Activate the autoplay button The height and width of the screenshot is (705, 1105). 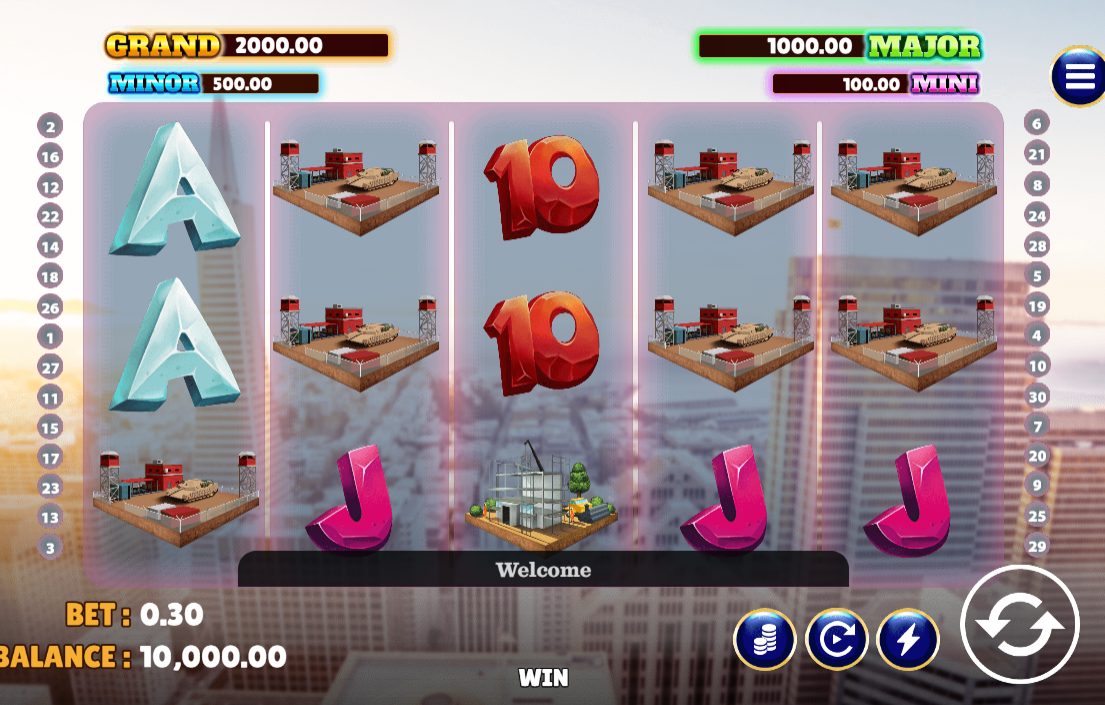pyautogui.click(x=836, y=639)
